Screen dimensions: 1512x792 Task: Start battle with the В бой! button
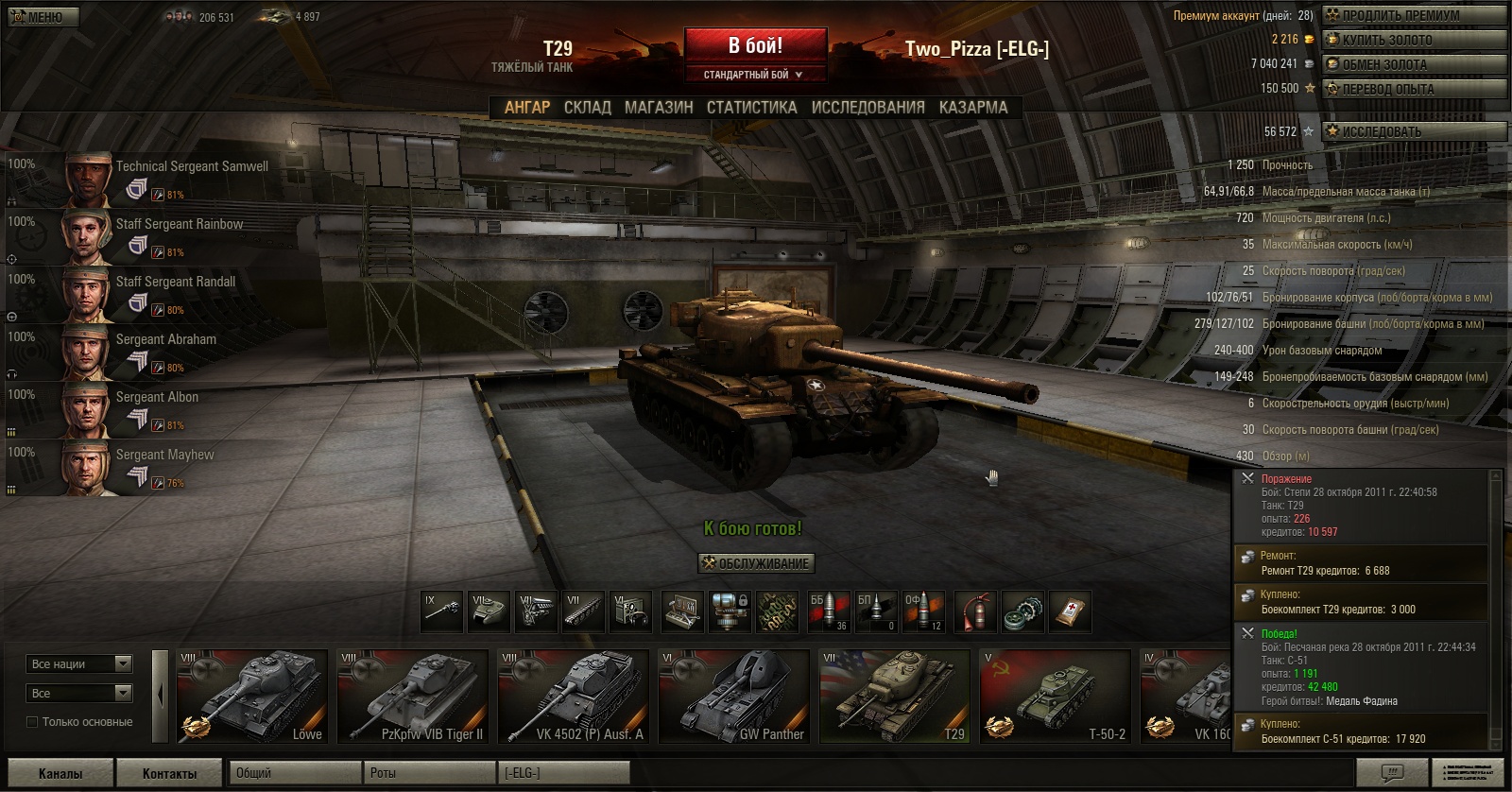(x=755, y=45)
